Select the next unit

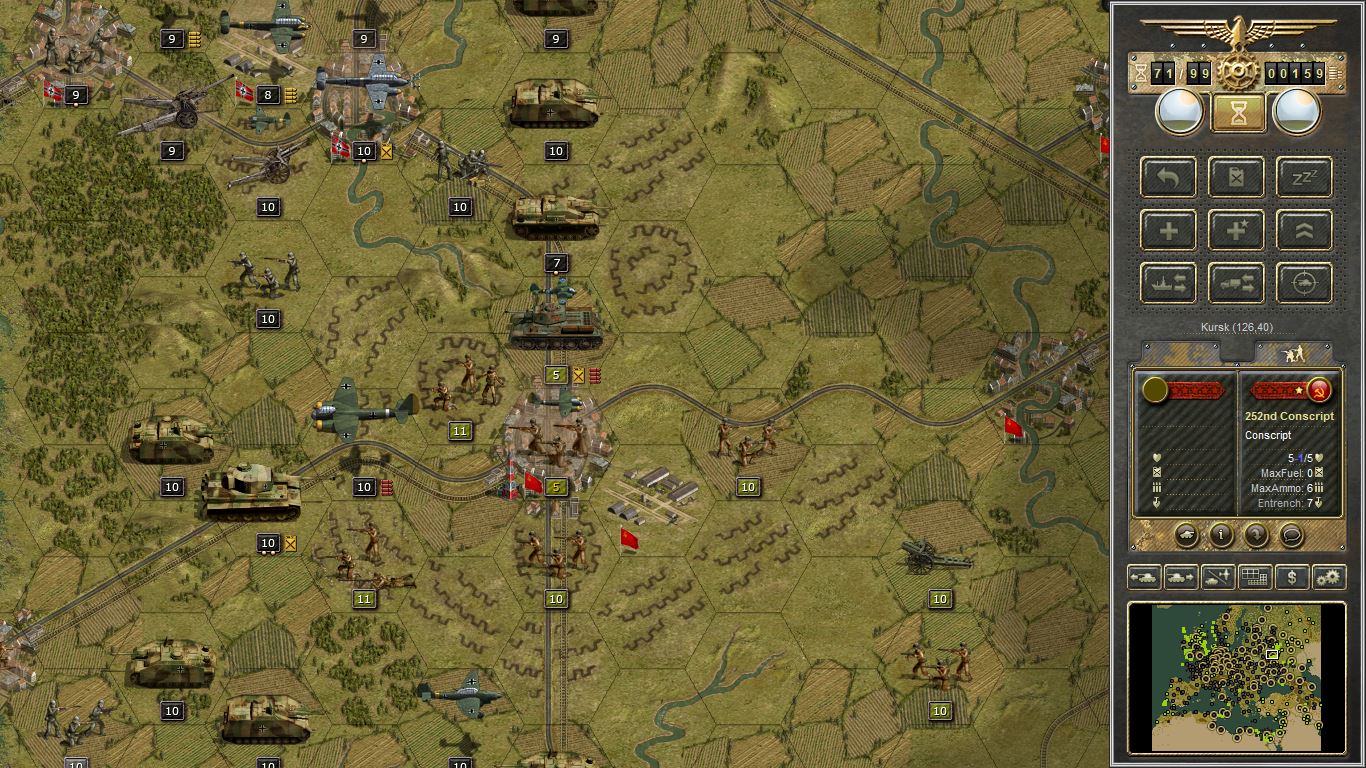(1180, 577)
